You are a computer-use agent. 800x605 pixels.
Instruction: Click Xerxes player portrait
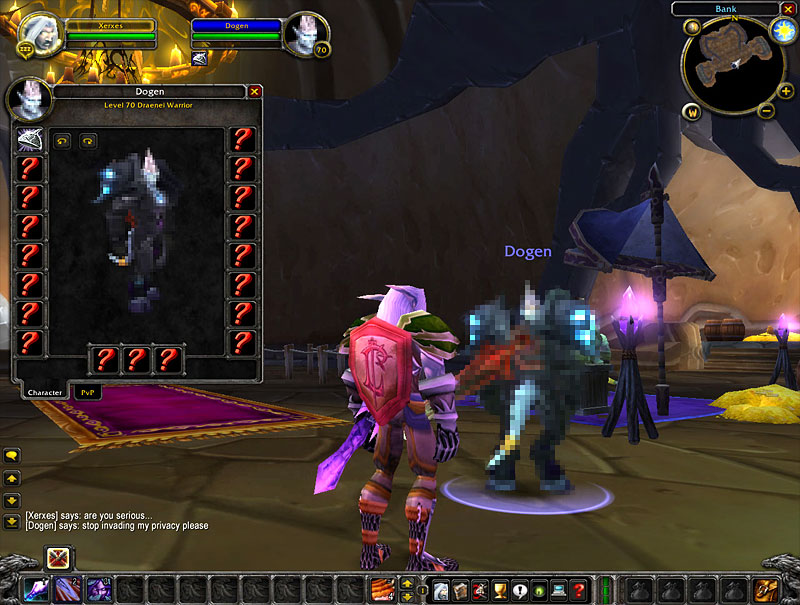pyautogui.click(x=41, y=33)
